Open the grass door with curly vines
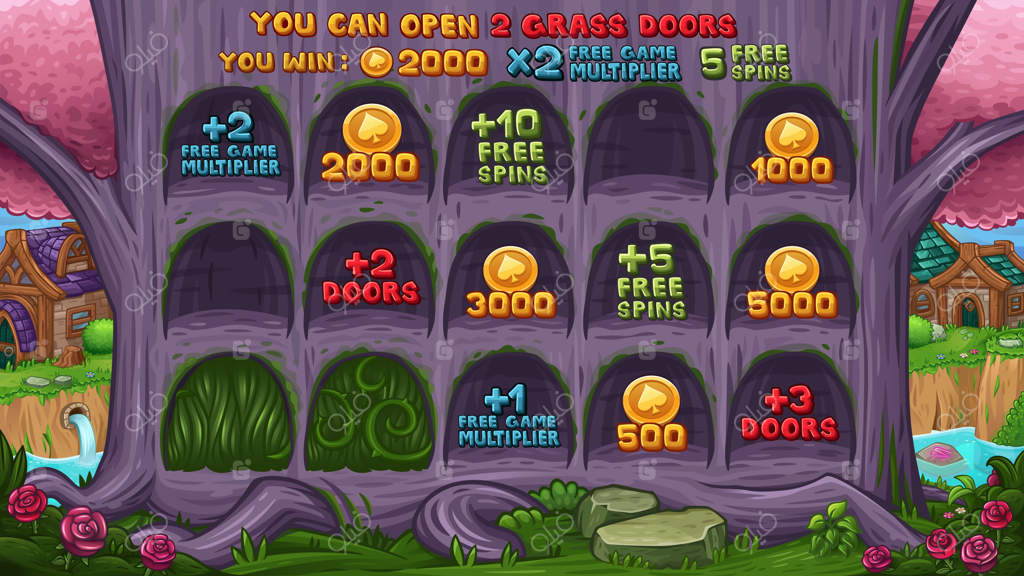Viewport: 1024px width, 576px height. 369,413
